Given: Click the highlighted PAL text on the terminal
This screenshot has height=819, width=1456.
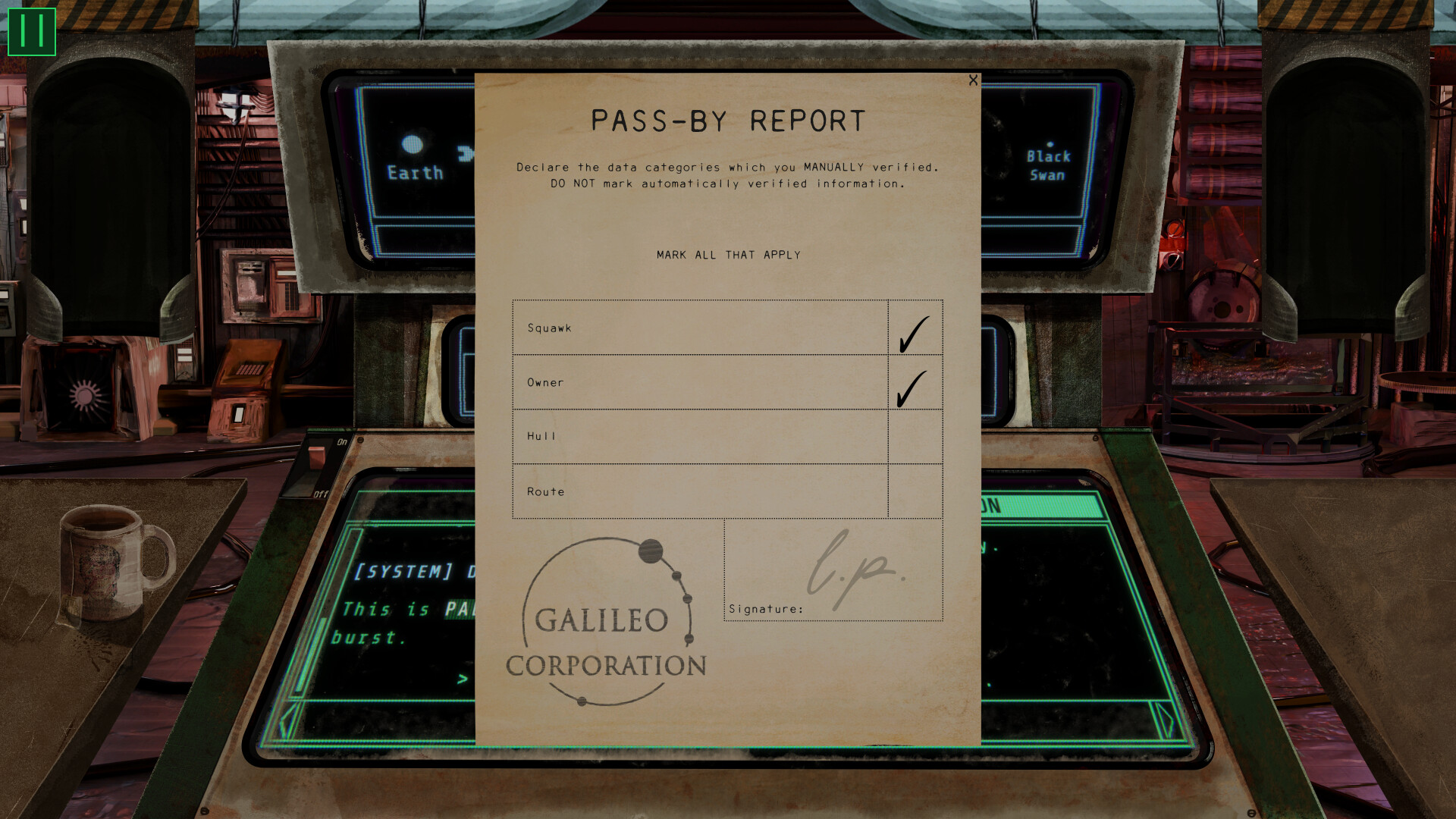Looking at the screenshot, I should pyautogui.click(x=461, y=608).
